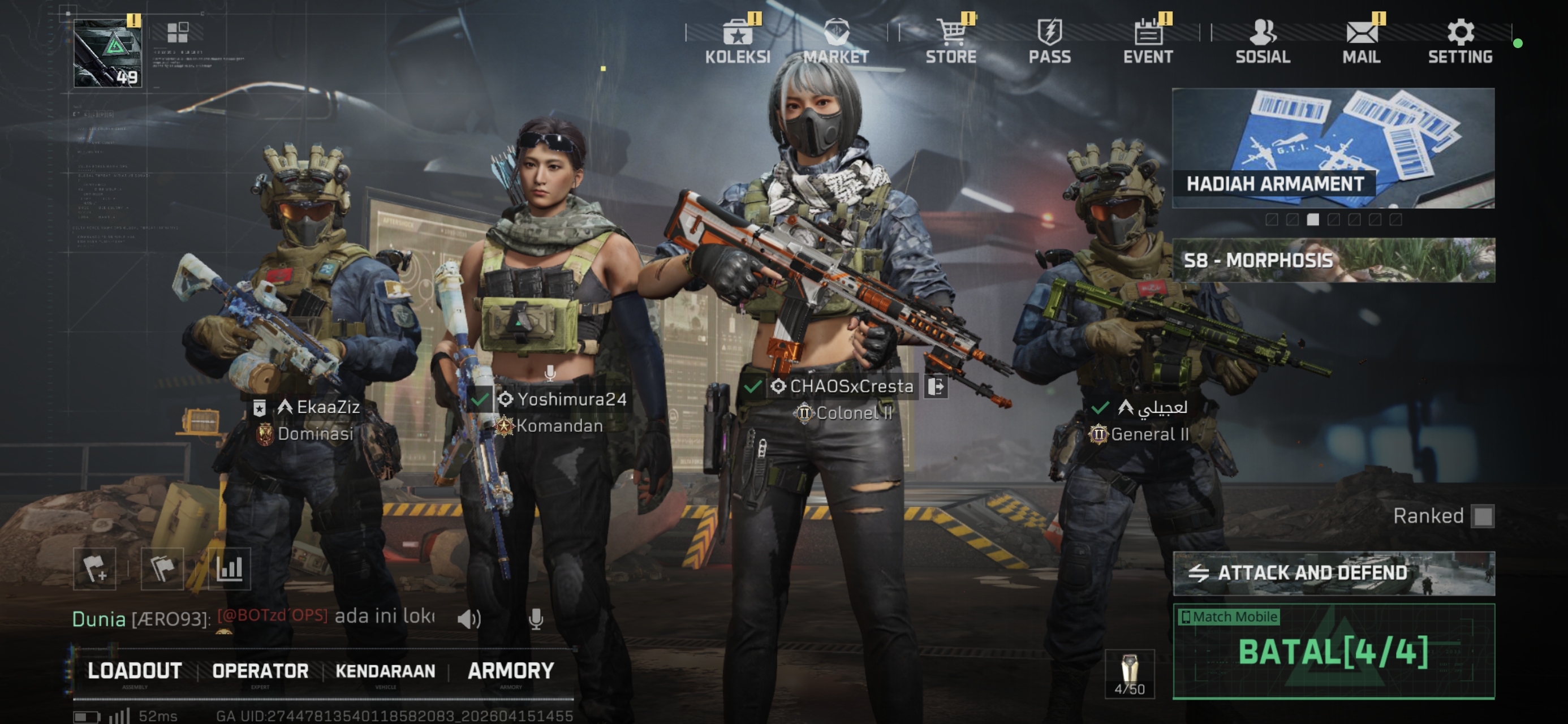
Task: Cancel matchmaking with the Batal button
Action: pos(1333,652)
